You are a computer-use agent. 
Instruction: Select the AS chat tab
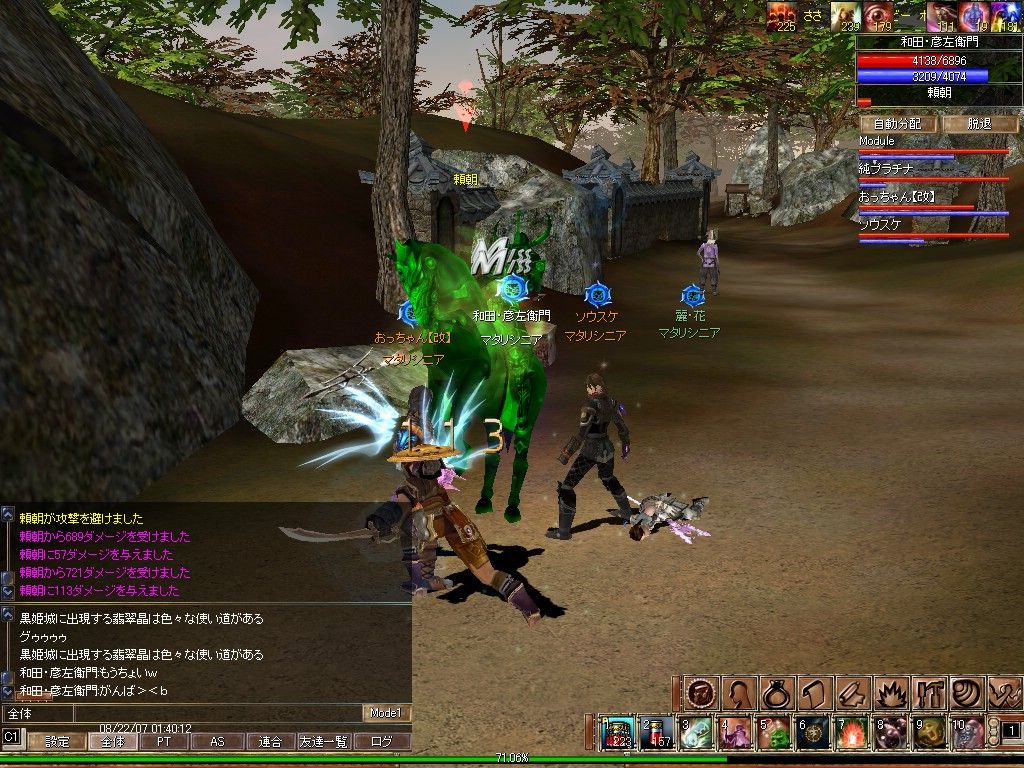click(217, 742)
